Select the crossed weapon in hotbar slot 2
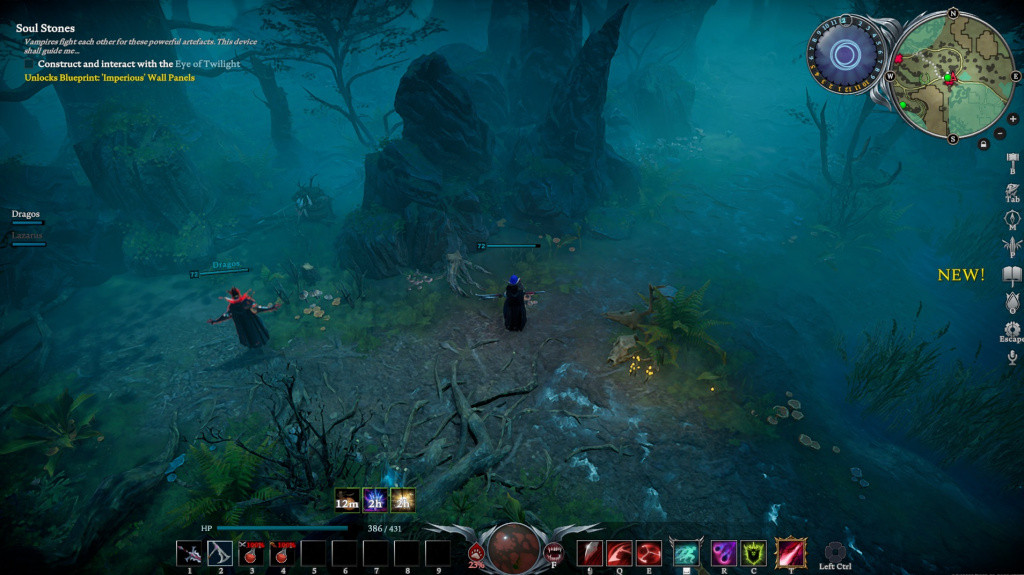Viewport: 1024px width, 575px height. click(x=220, y=553)
